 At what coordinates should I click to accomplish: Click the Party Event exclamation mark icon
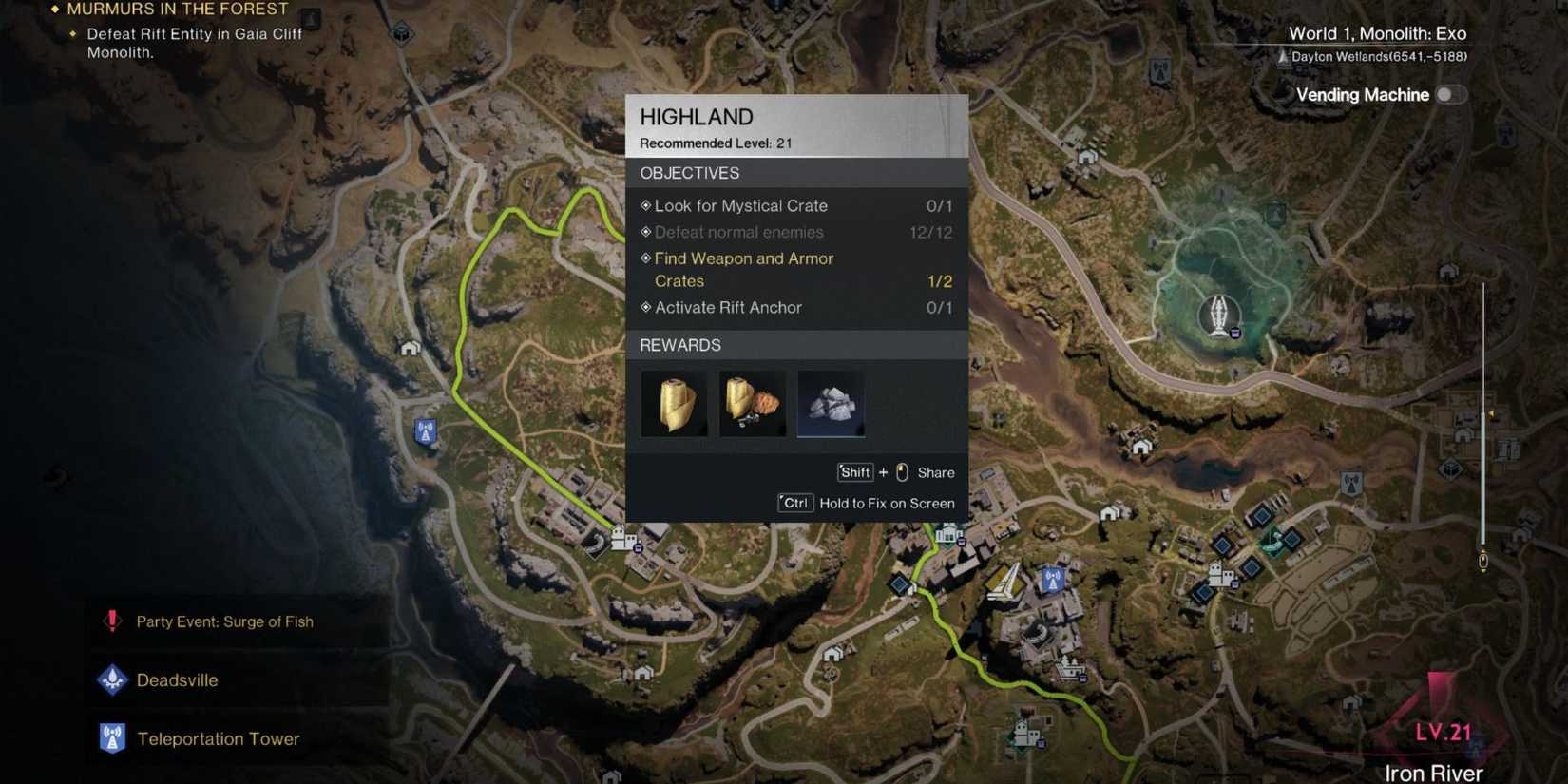pyautogui.click(x=110, y=621)
